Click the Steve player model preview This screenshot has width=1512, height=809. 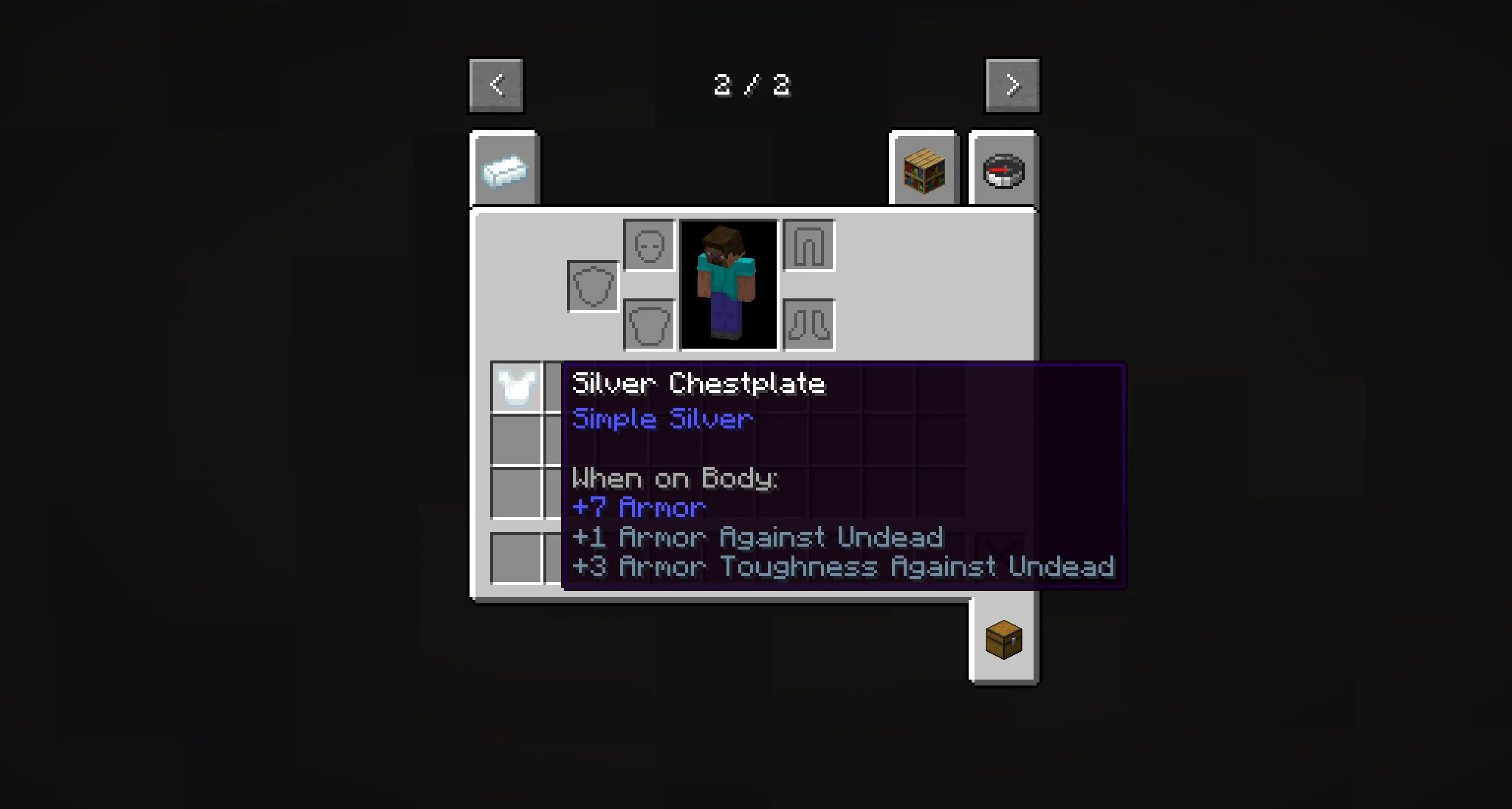click(728, 284)
